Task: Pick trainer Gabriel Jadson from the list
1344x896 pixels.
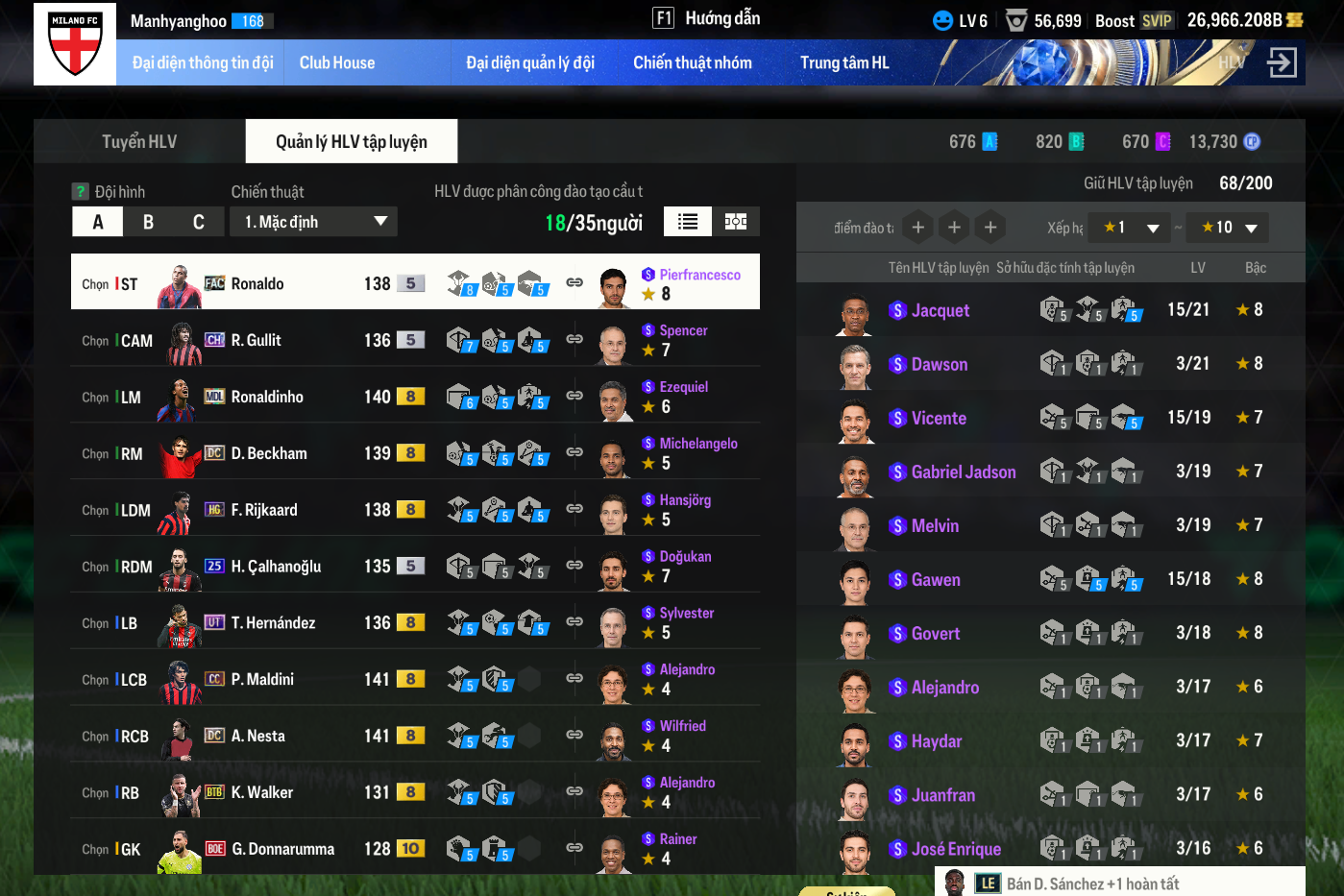Action: pyautogui.click(x=963, y=472)
